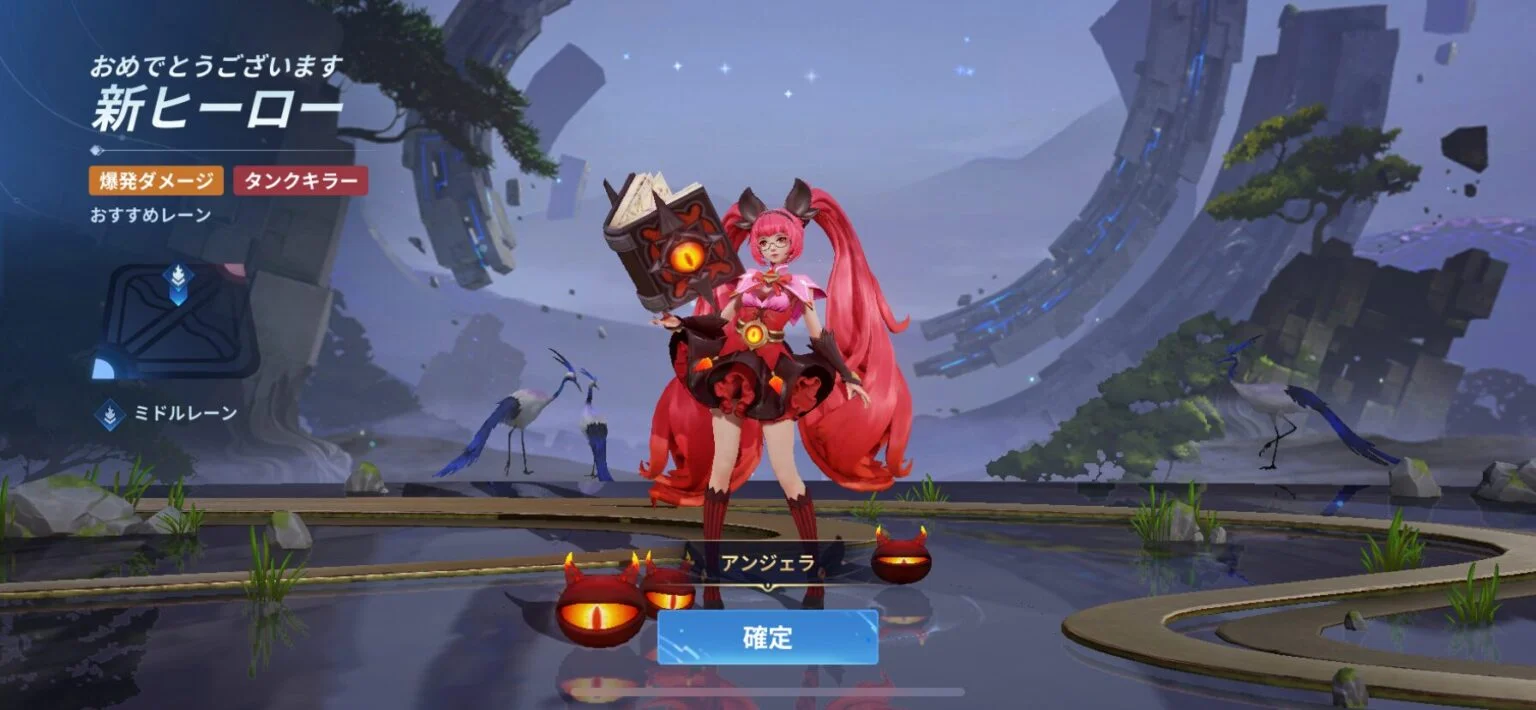Screen dimensions: 1536x710
Task: Select the 爆発ダメージ orange tag
Action: pos(156,181)
